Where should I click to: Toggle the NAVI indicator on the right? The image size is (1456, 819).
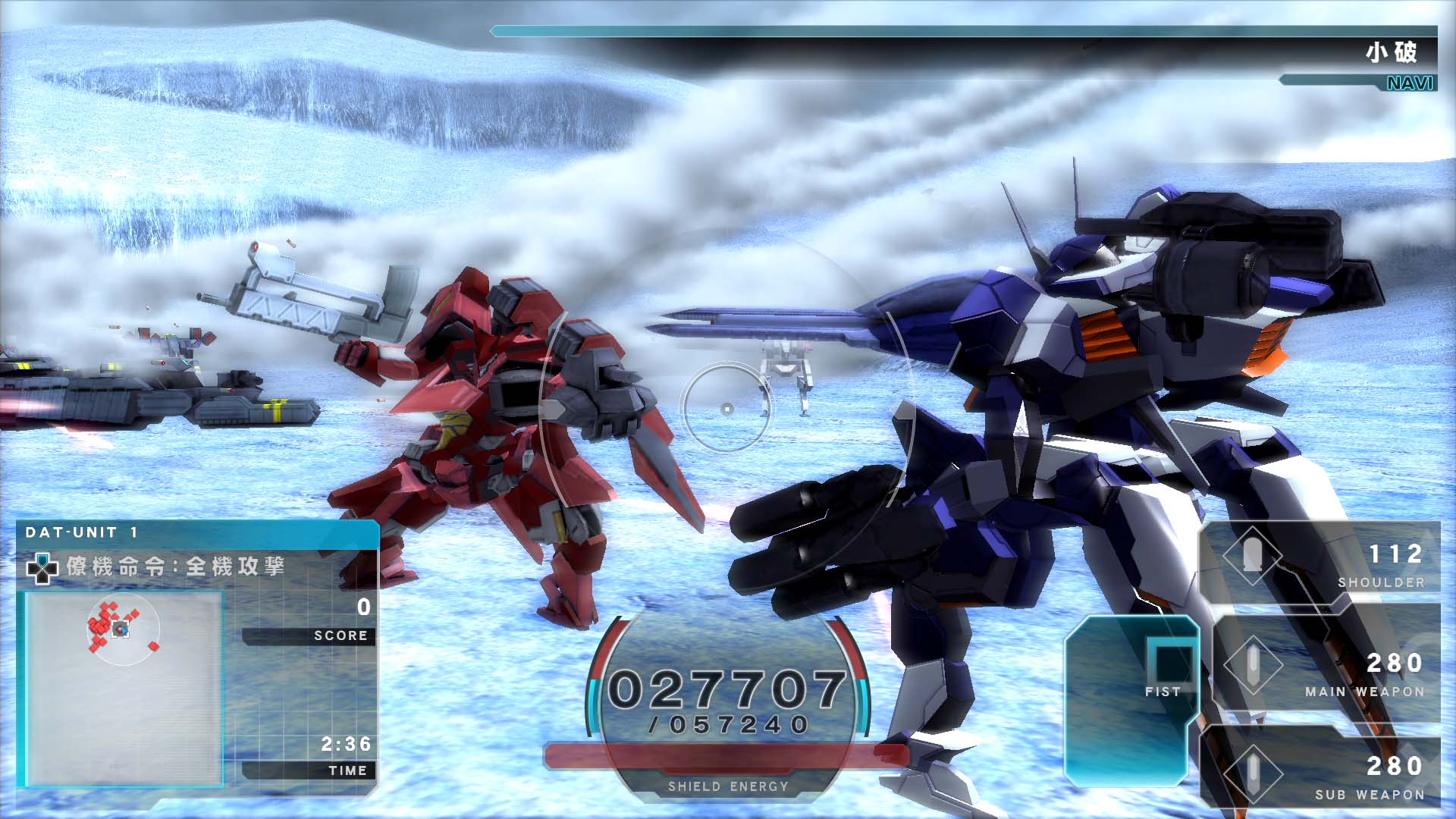click(1409, 84)
